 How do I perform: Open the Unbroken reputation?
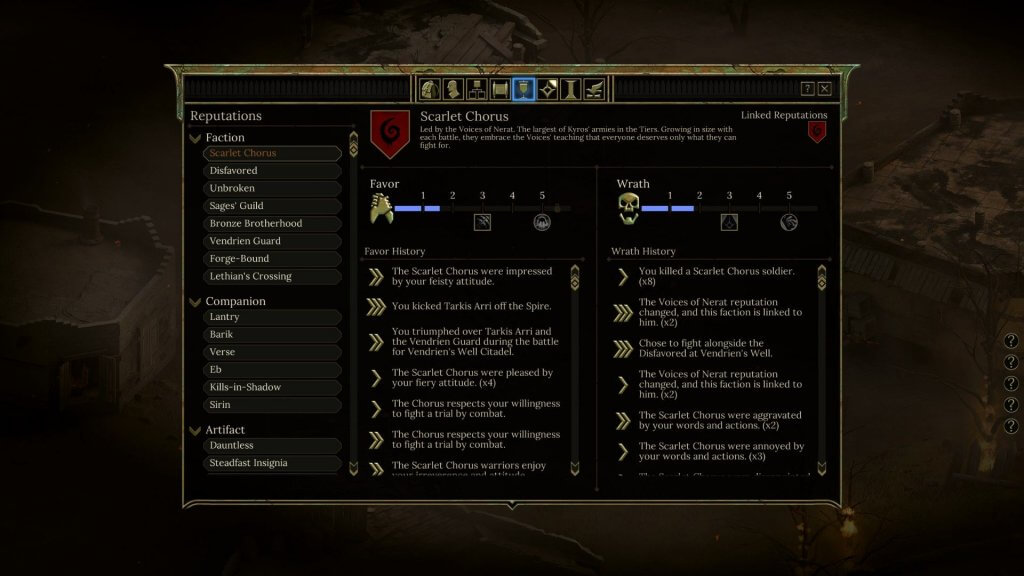click(272, 188)
